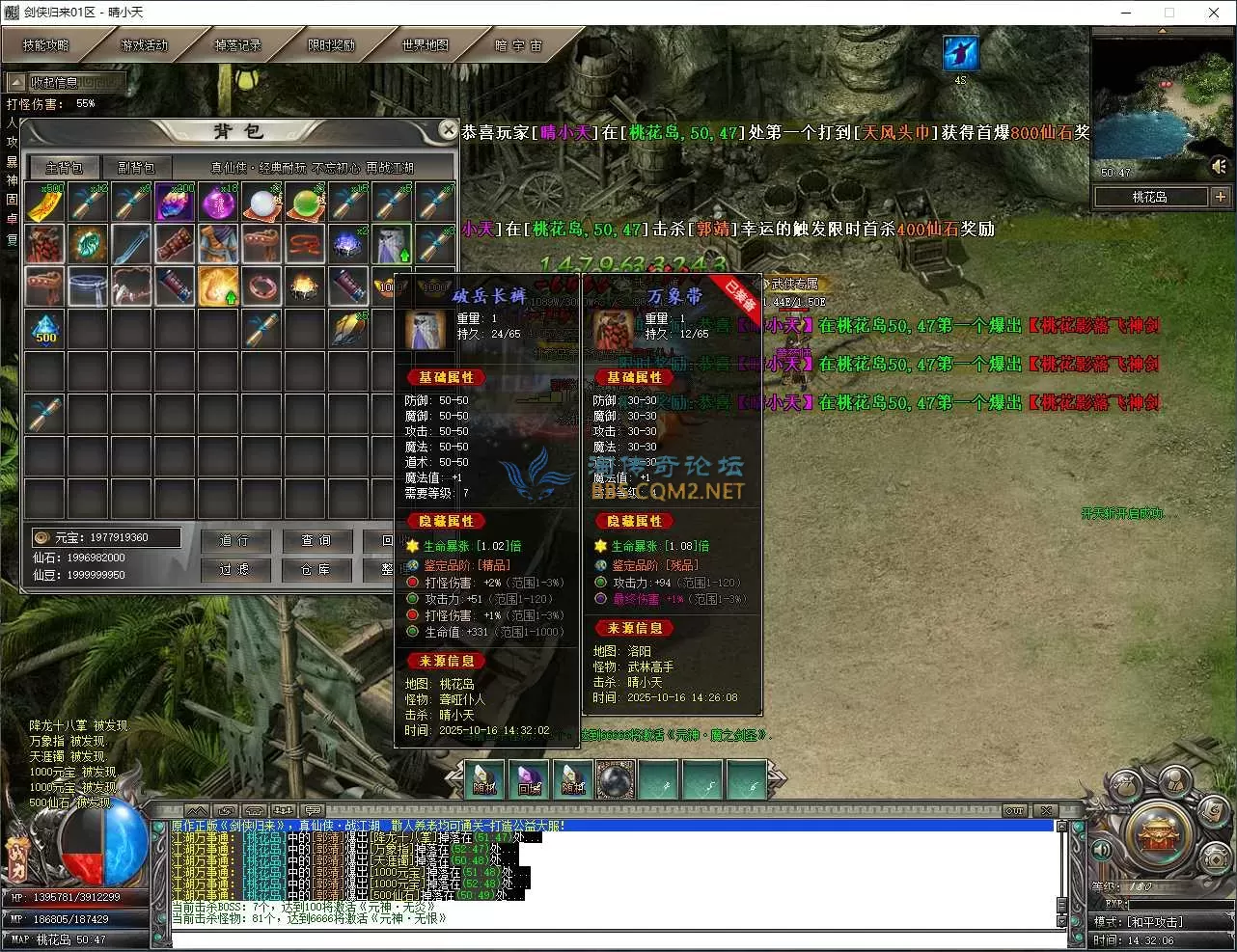
Task: Select the yellow talisman stack of 500
Action: [44, 203]
